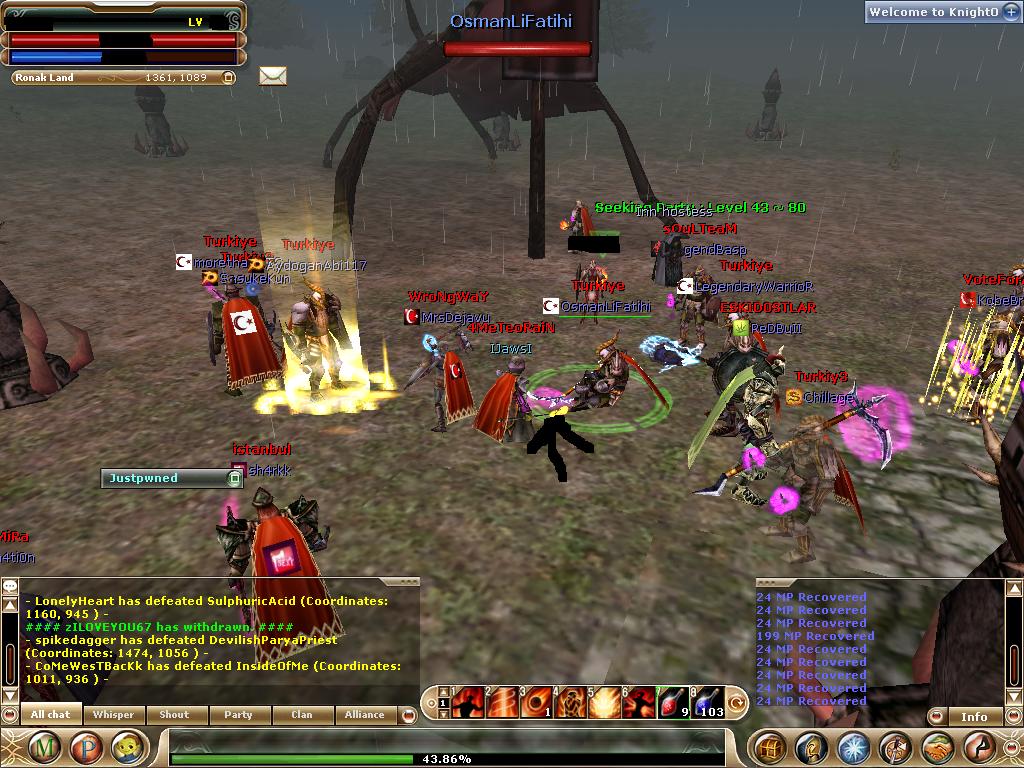Open the treasure chest inventory button
Screen dimensions: 1024x768
(770, 747)
